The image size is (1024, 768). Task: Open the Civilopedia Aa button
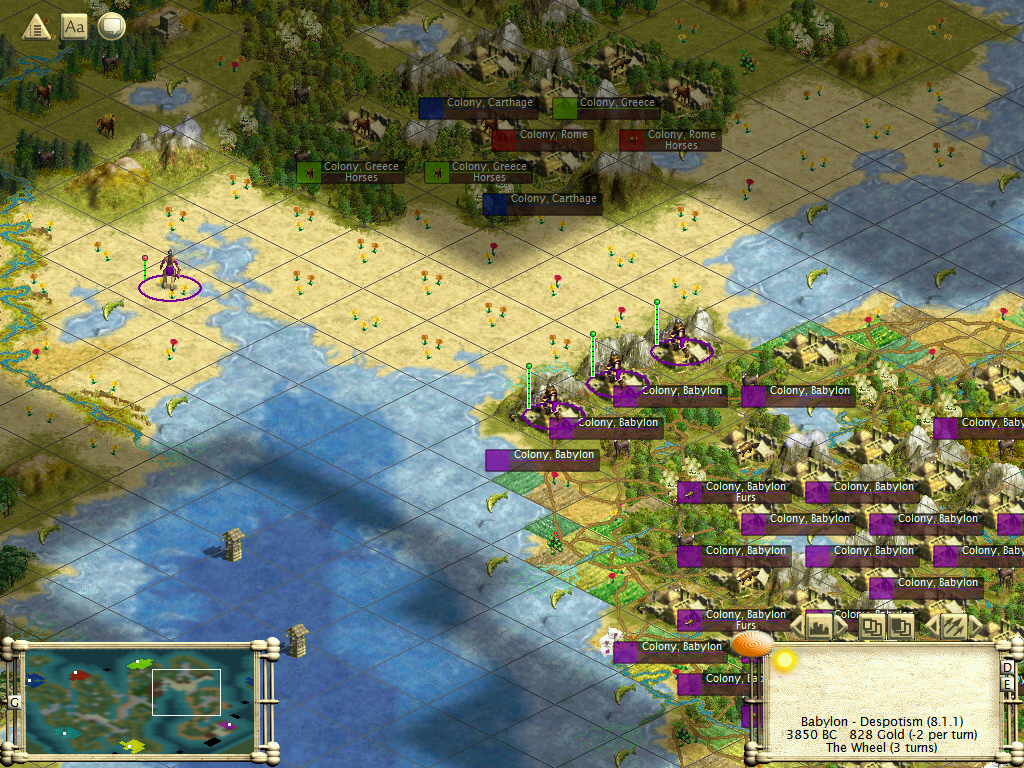(74, 26)
